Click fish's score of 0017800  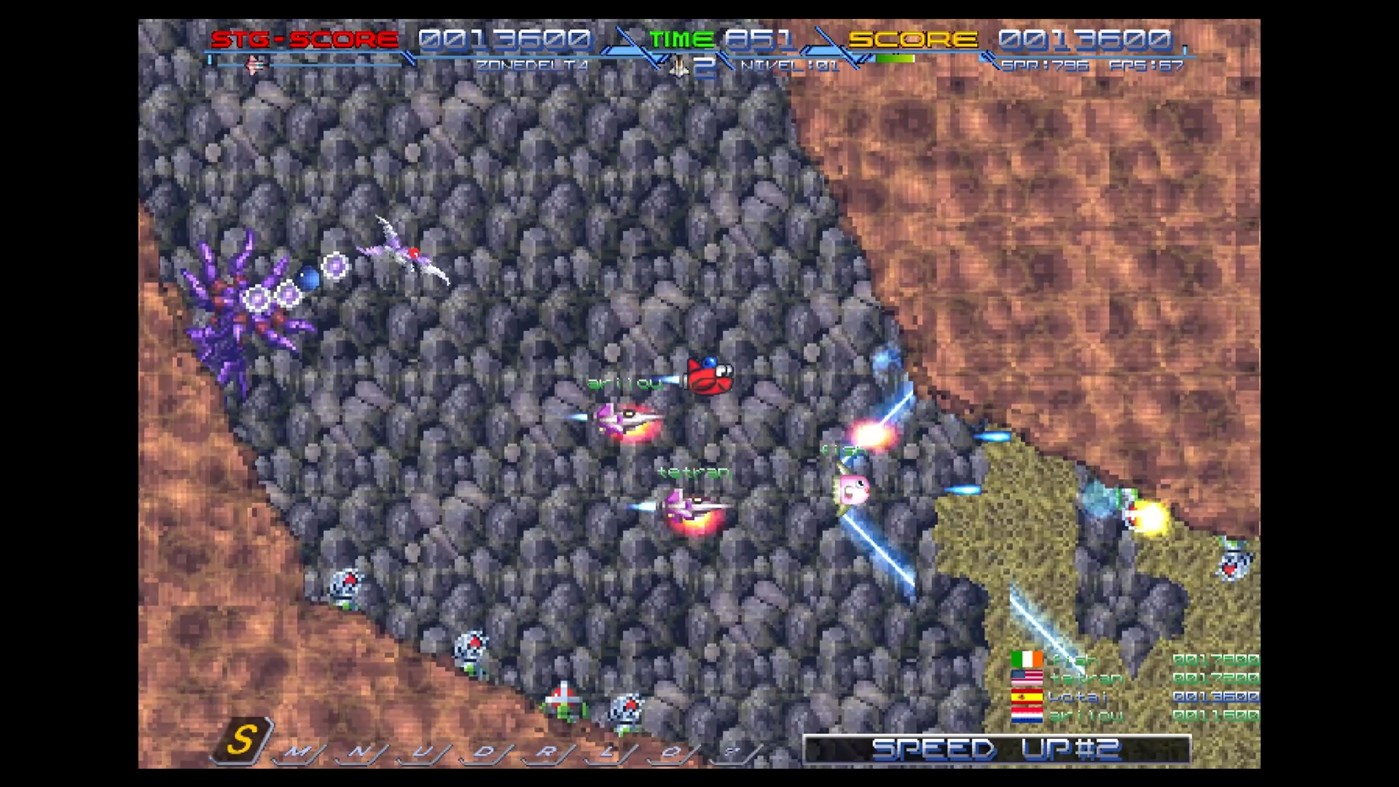click(x=1217, y=659)
